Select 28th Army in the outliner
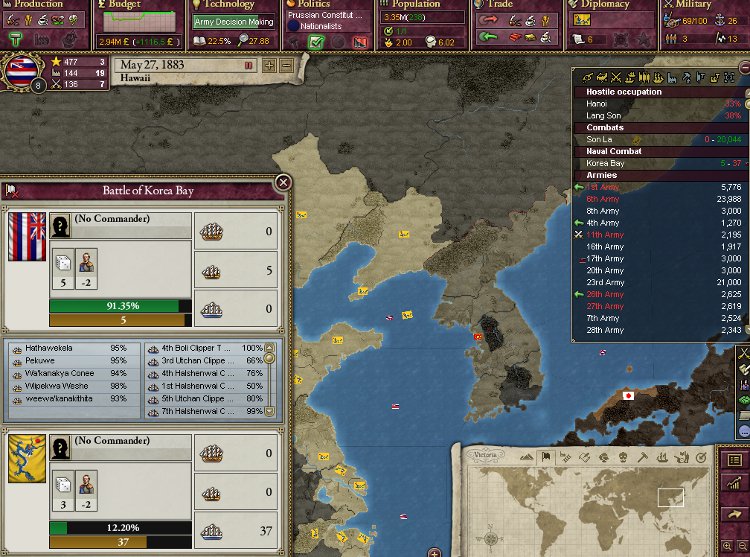The height and width of the screenshot is (557, 750). pyautogui.click(x=605, y=330)
